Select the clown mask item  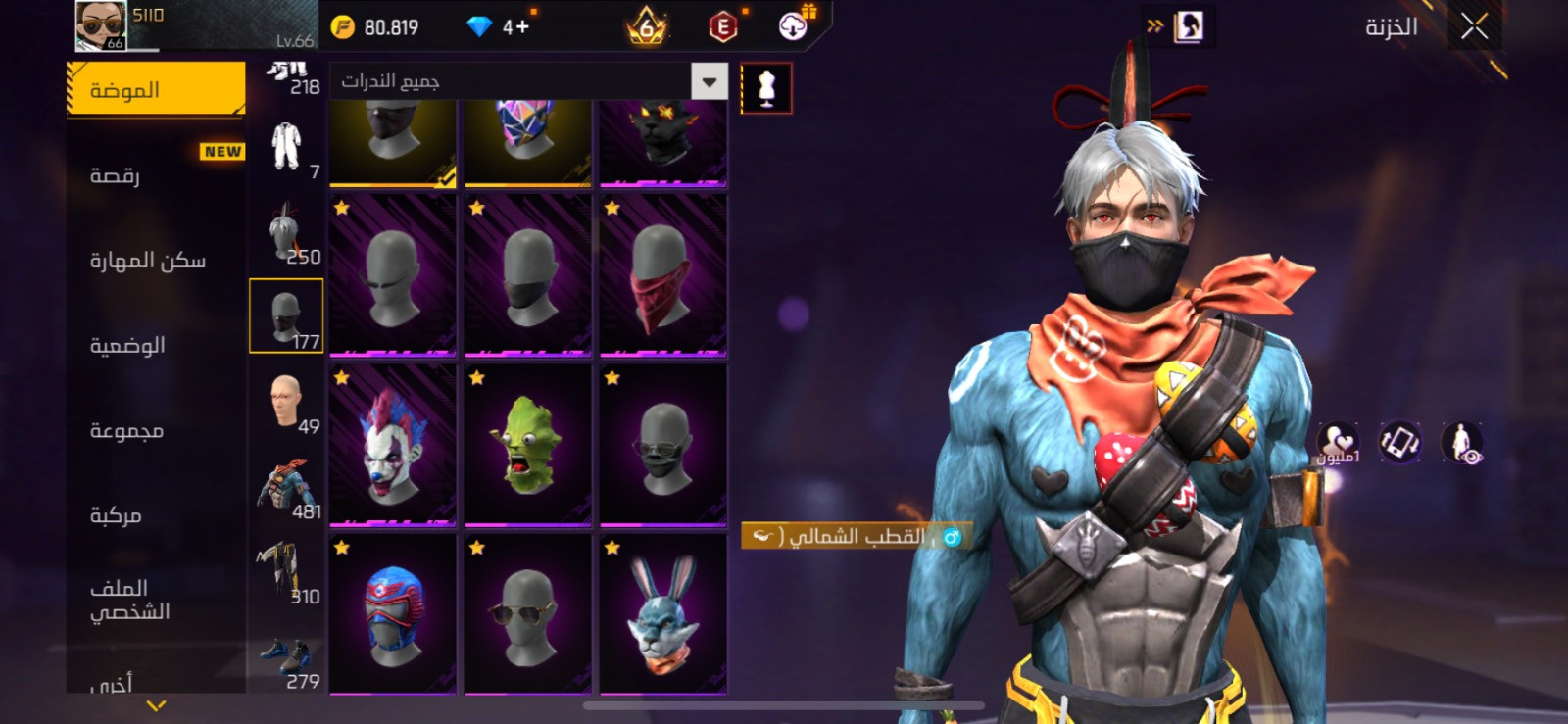coord(392,446)
